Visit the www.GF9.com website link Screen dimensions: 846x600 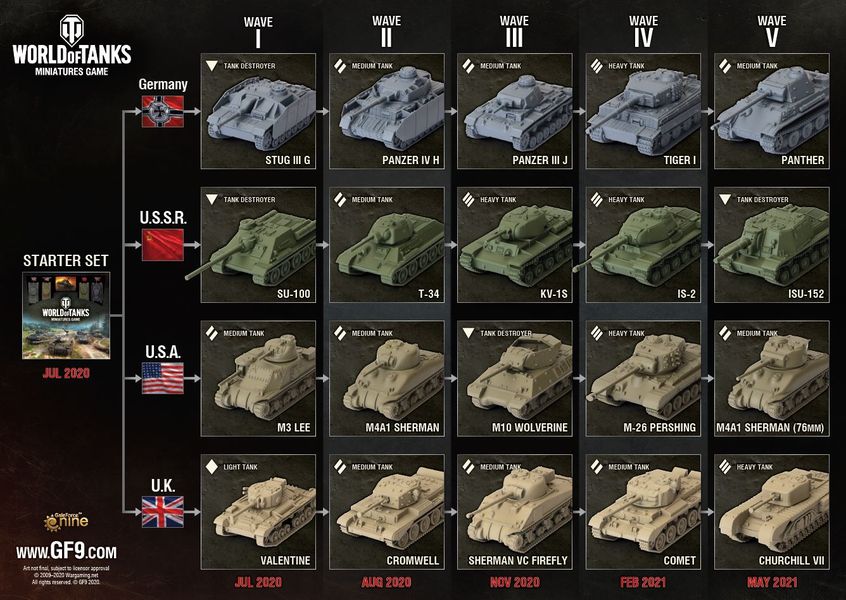point(66,551)
